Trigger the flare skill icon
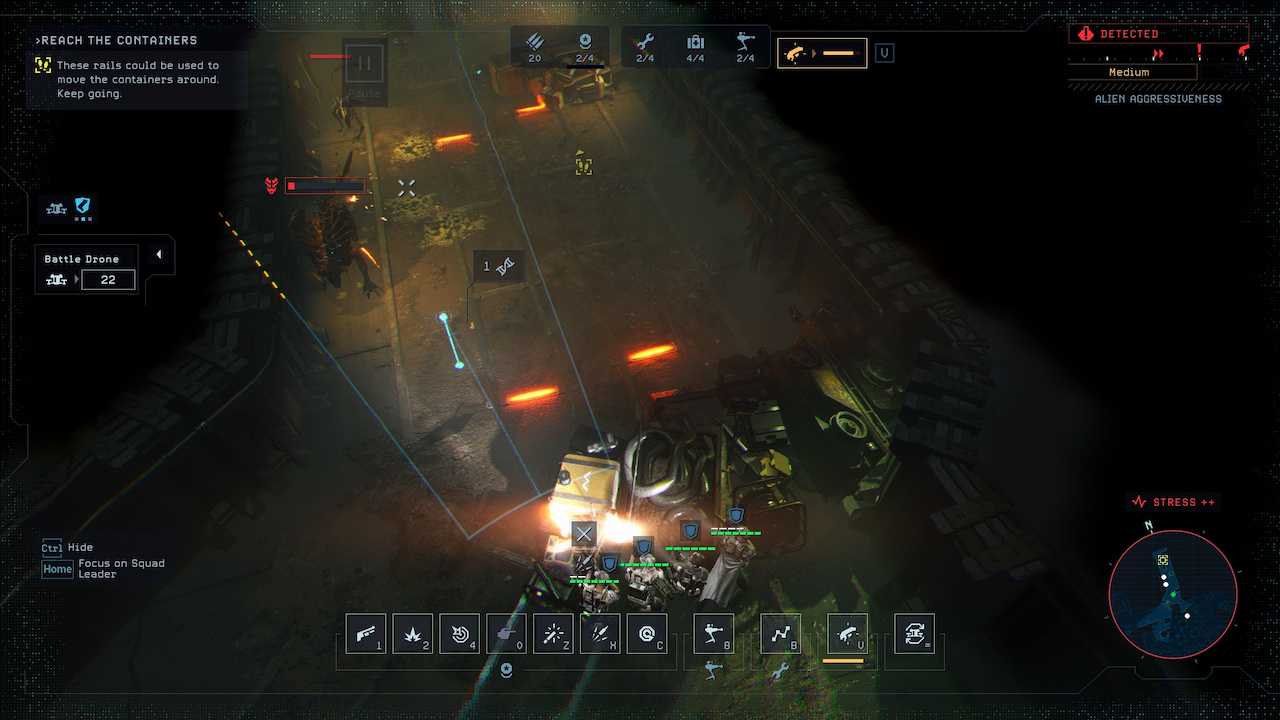The height and width of the screenshot is (720, 1280). (x=553, y=633)
